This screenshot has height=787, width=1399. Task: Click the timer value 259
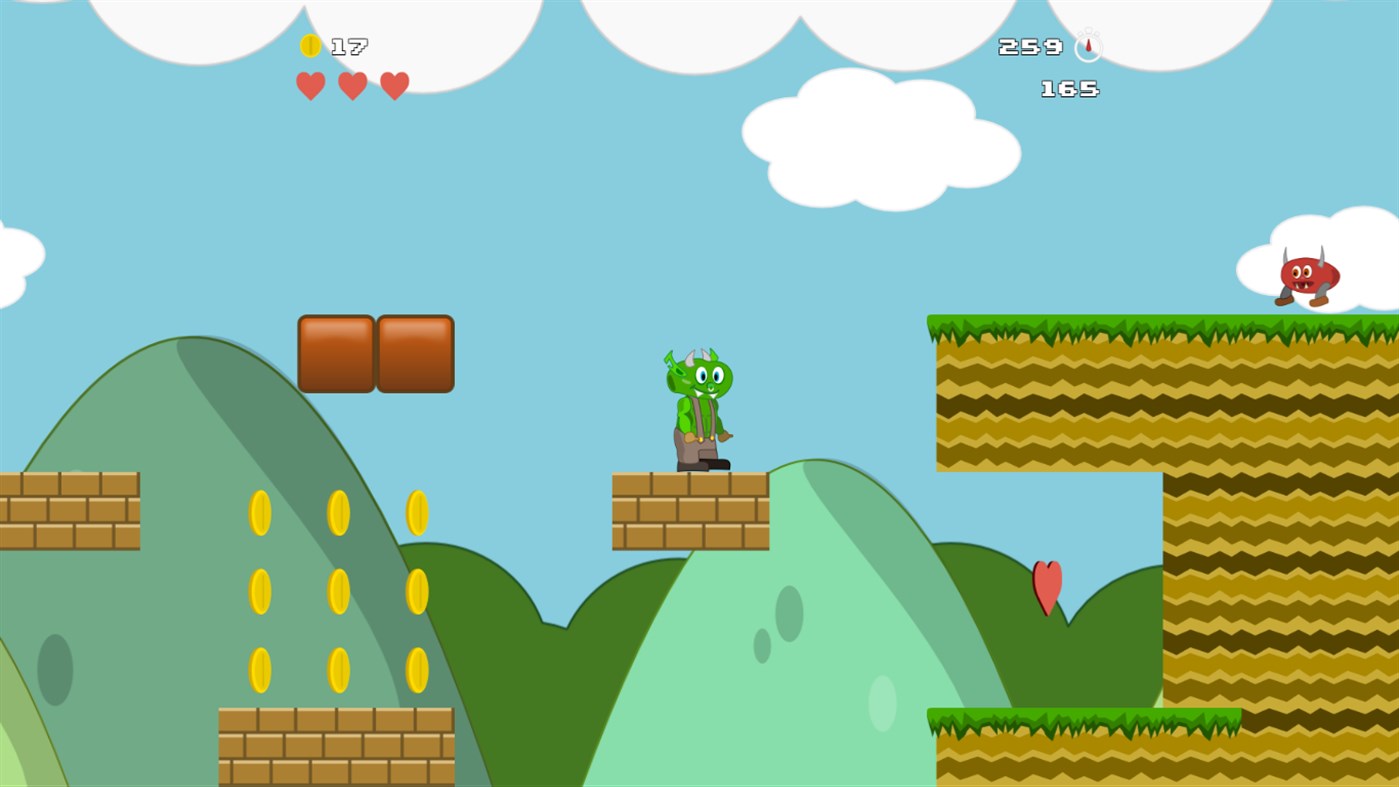1029,45
